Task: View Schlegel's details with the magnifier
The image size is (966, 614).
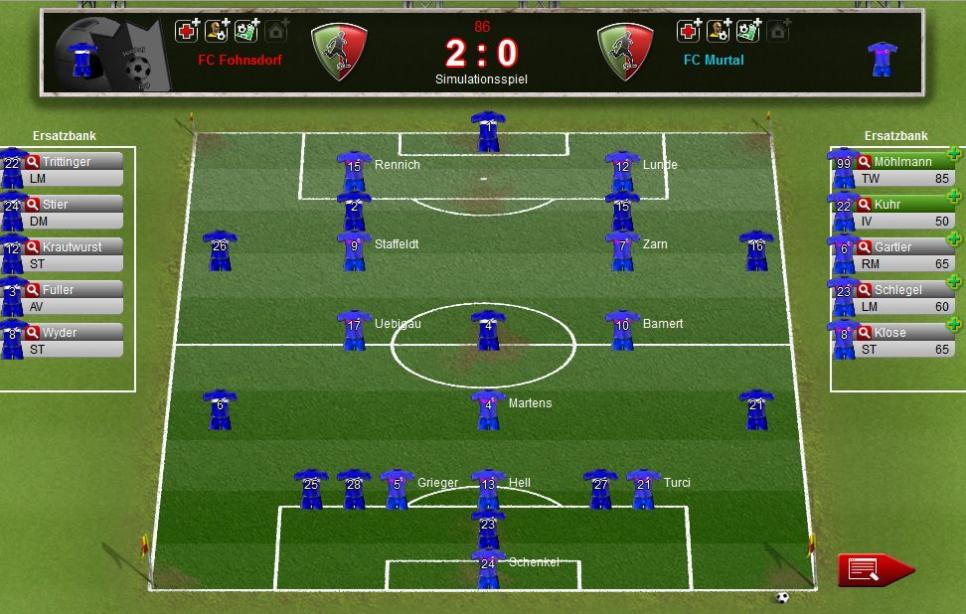Action: [864, 290]
